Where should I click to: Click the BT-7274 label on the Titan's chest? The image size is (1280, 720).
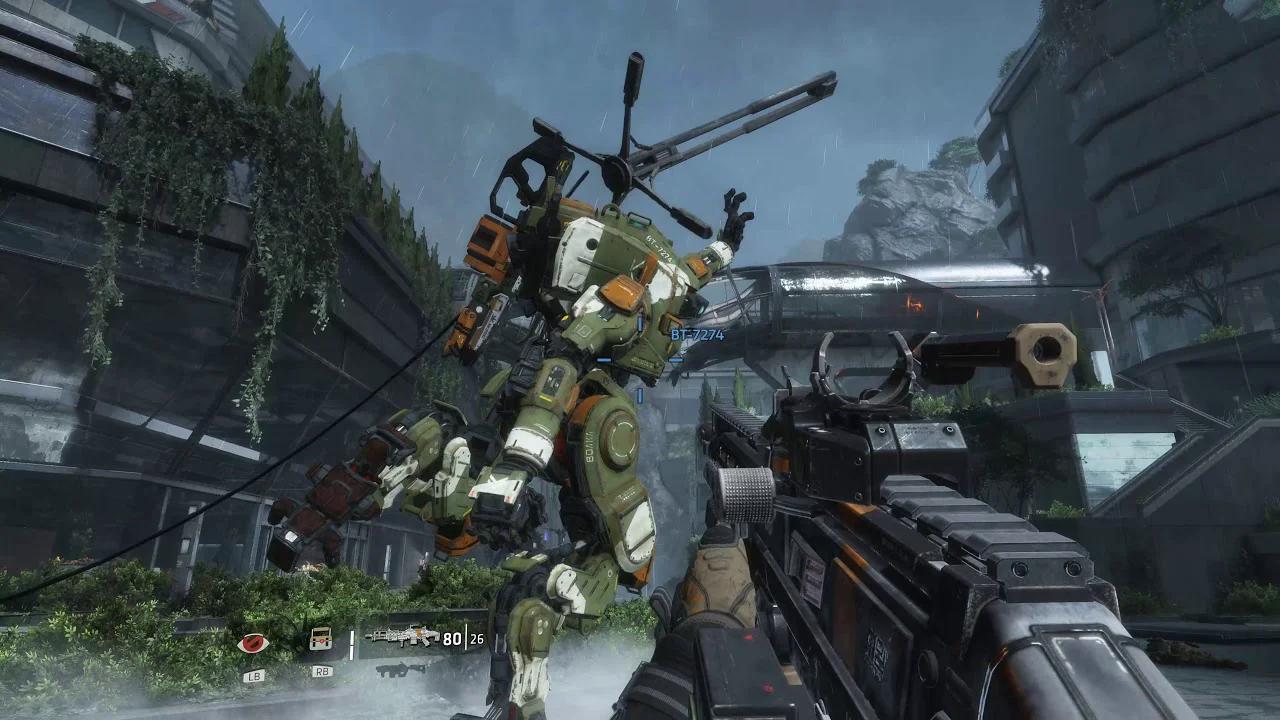pyautogui.click(x=659, y=248)
